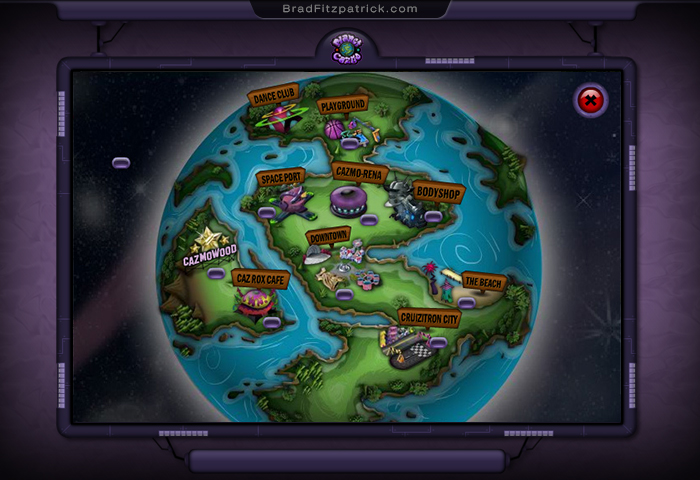Close the planet map window
700x480 pixels.
click(591, 100)
